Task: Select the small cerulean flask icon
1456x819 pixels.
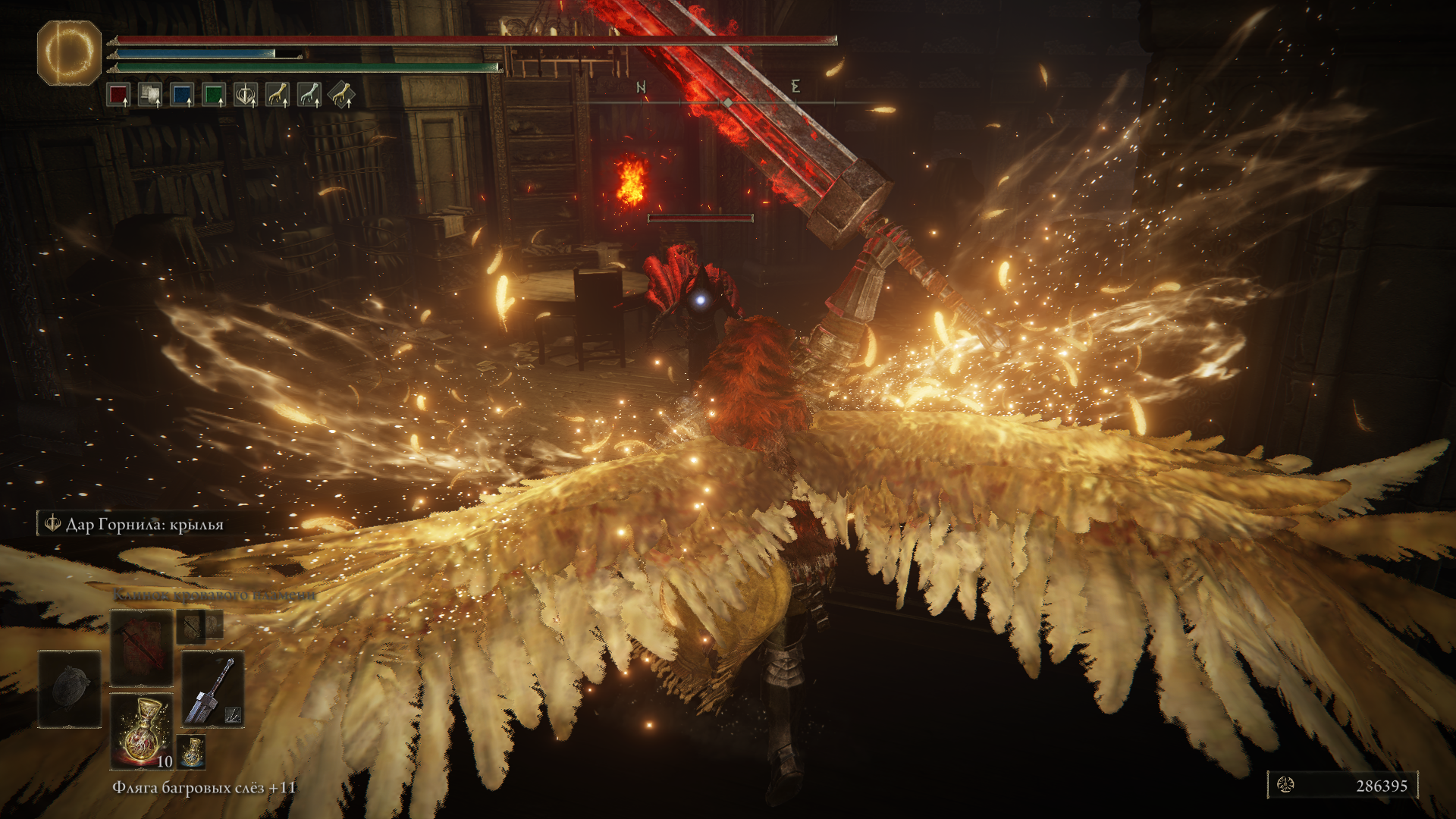Action: click(x=191, y=751)
